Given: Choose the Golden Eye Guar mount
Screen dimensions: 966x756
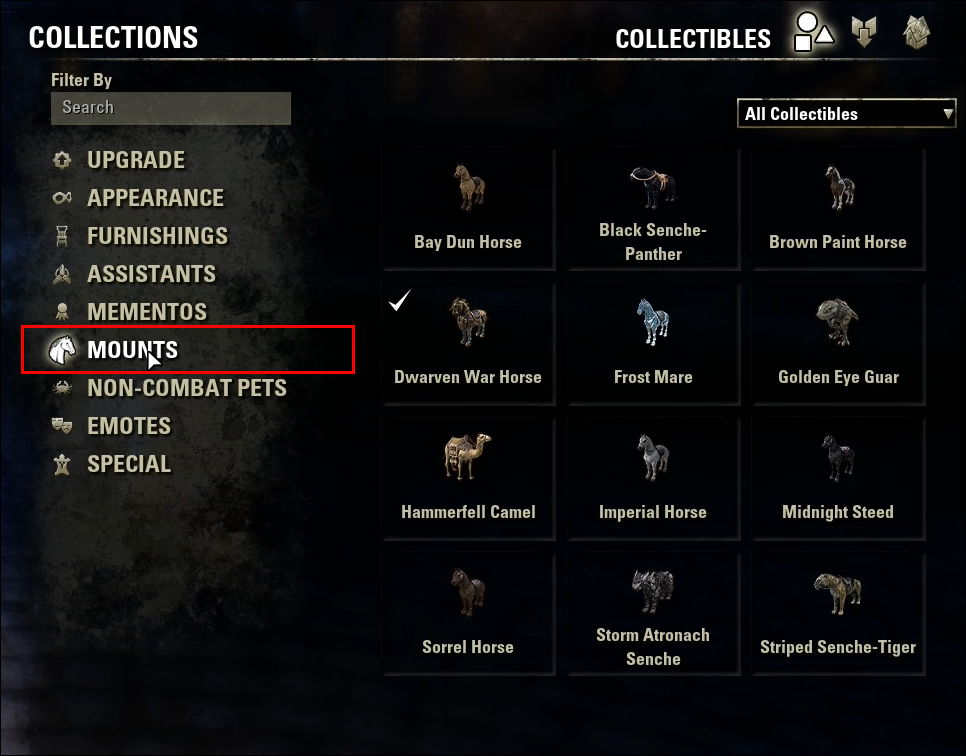Looking at the screenshot, I should point(838,345).
